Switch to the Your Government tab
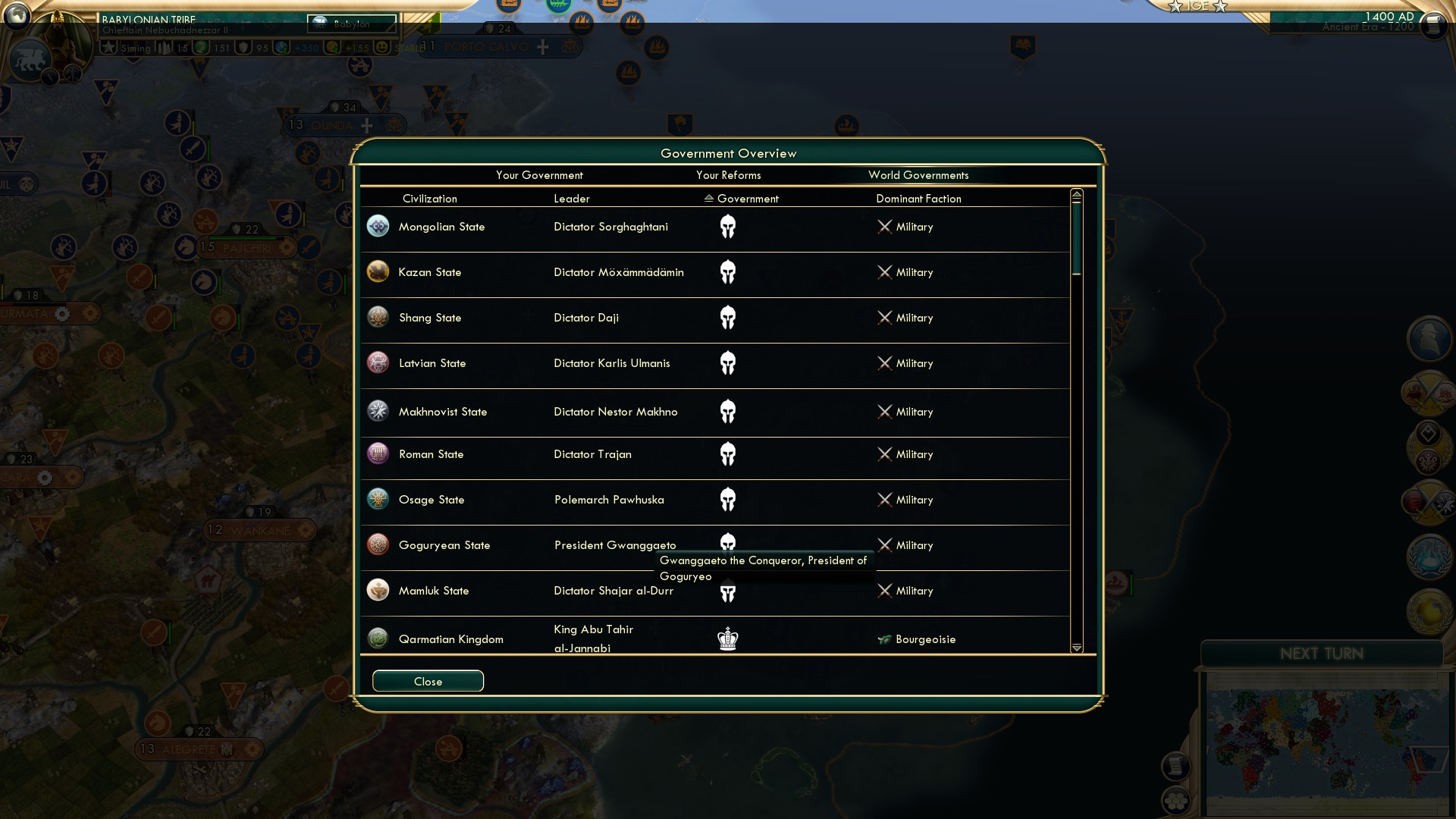1456x819 pixels. (x=539, y=175)
